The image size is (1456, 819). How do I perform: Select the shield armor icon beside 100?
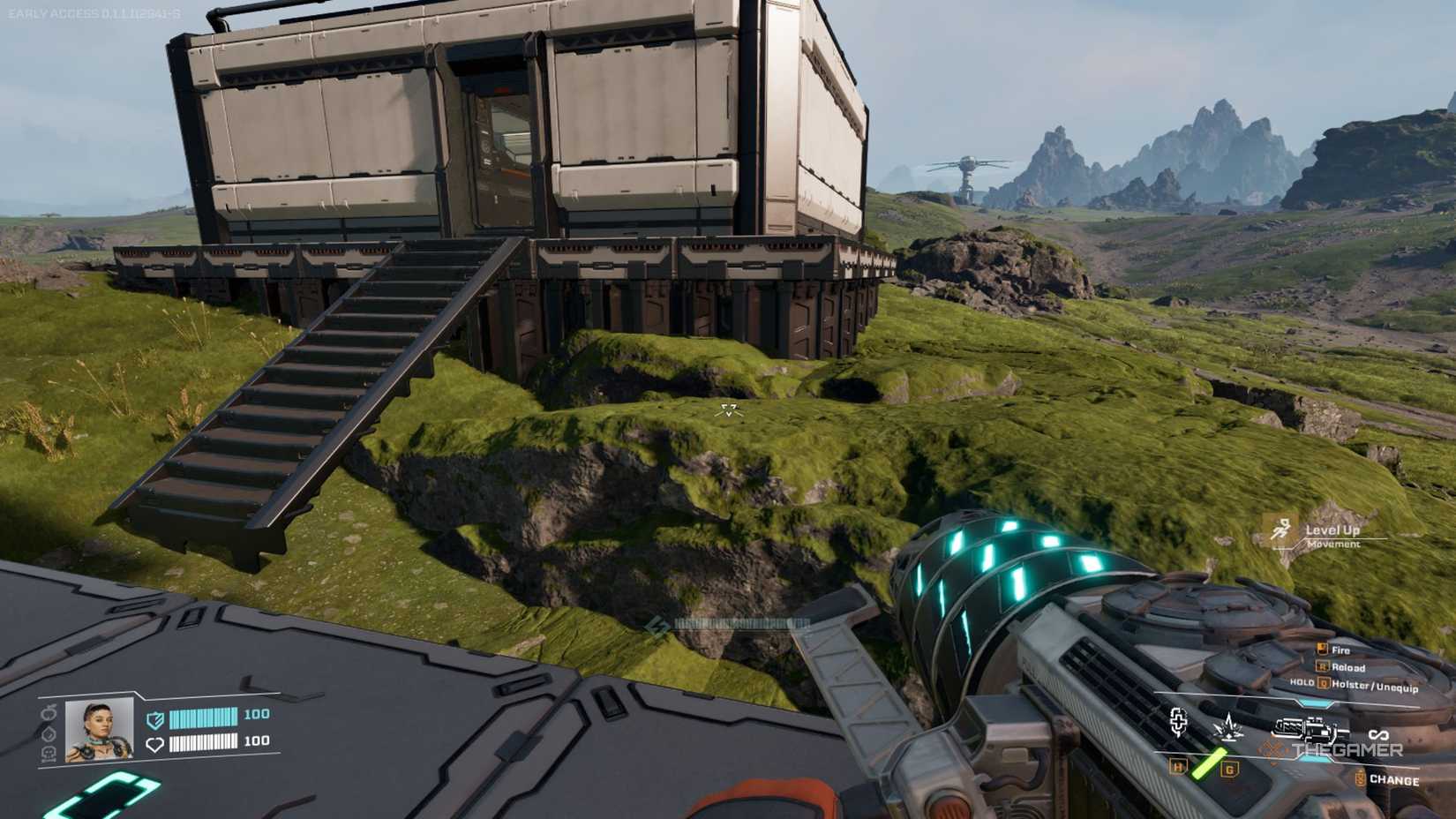pyautogui.click(x=154, y=719)
